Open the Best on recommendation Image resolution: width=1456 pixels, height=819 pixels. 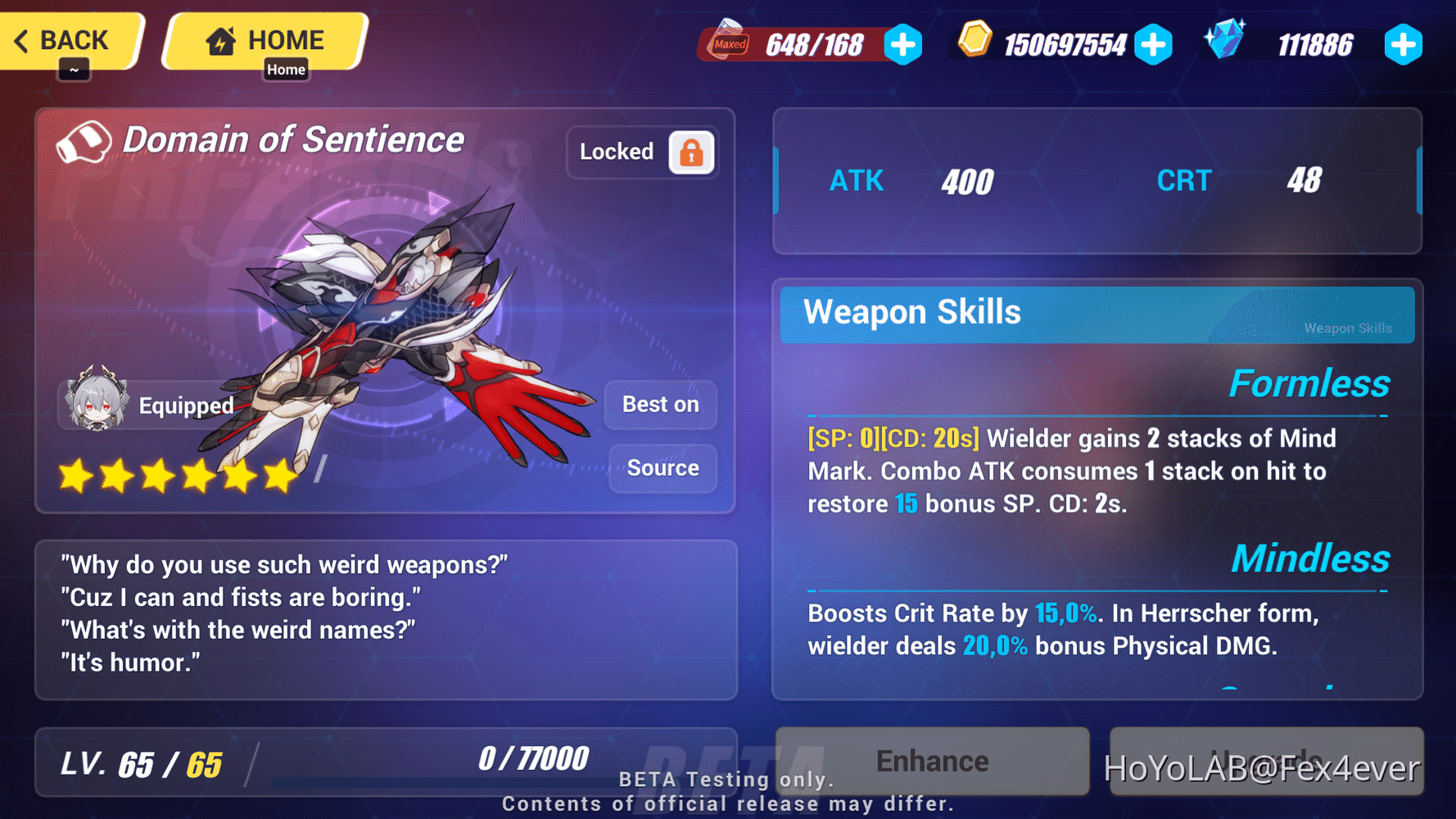[x=660, y=404]
